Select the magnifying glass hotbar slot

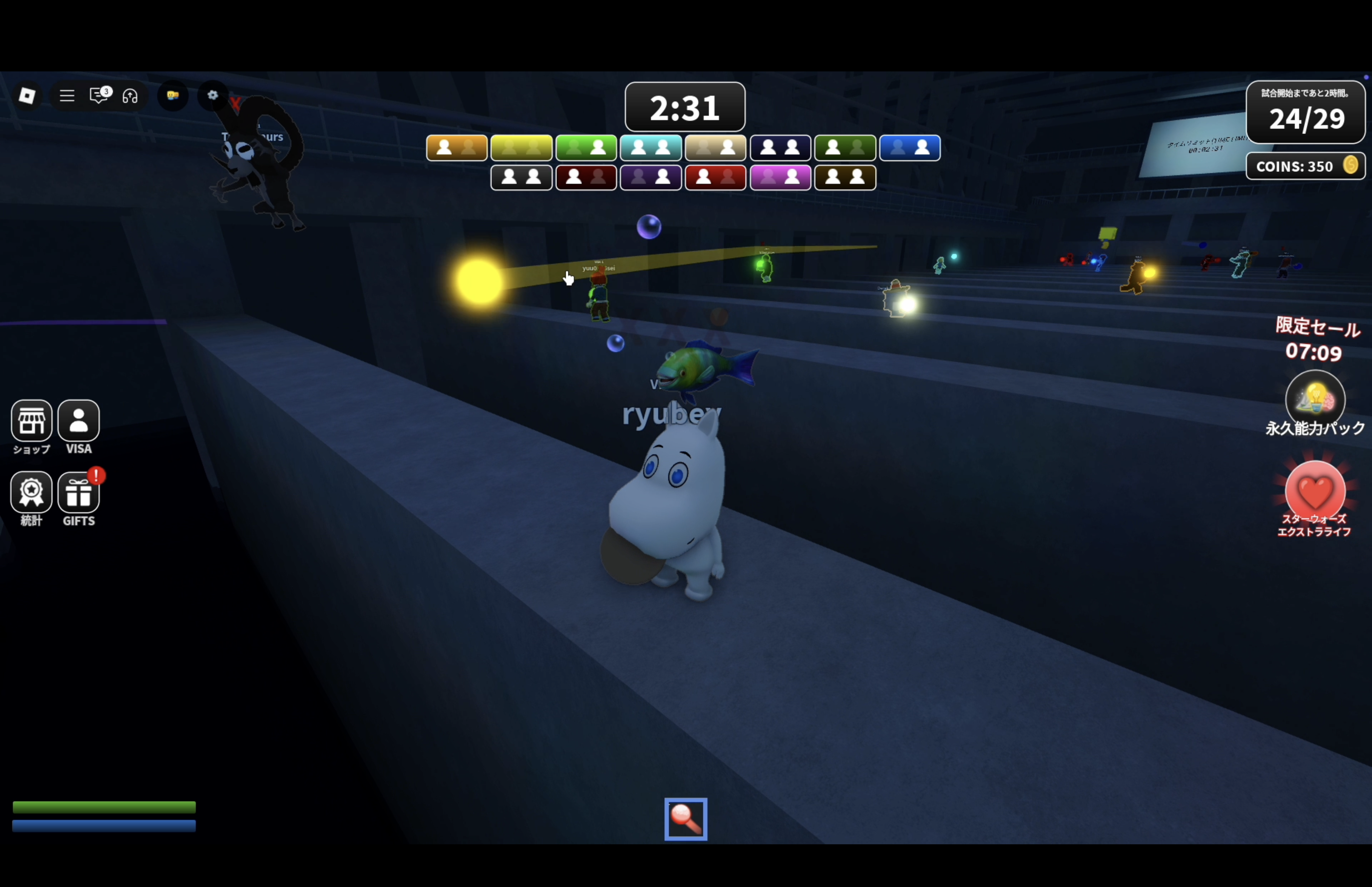pos(685,819)
